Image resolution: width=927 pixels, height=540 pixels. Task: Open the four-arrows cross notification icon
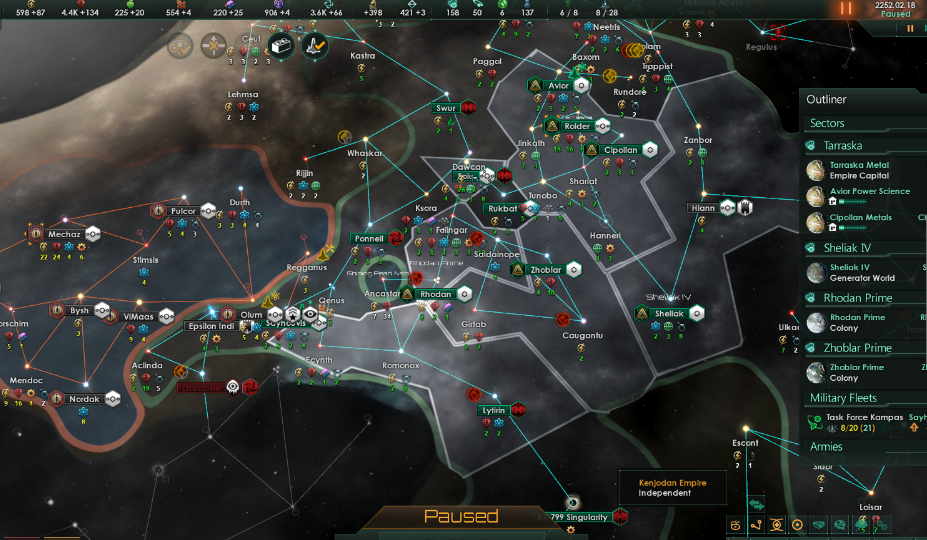(x=213, y=44)
